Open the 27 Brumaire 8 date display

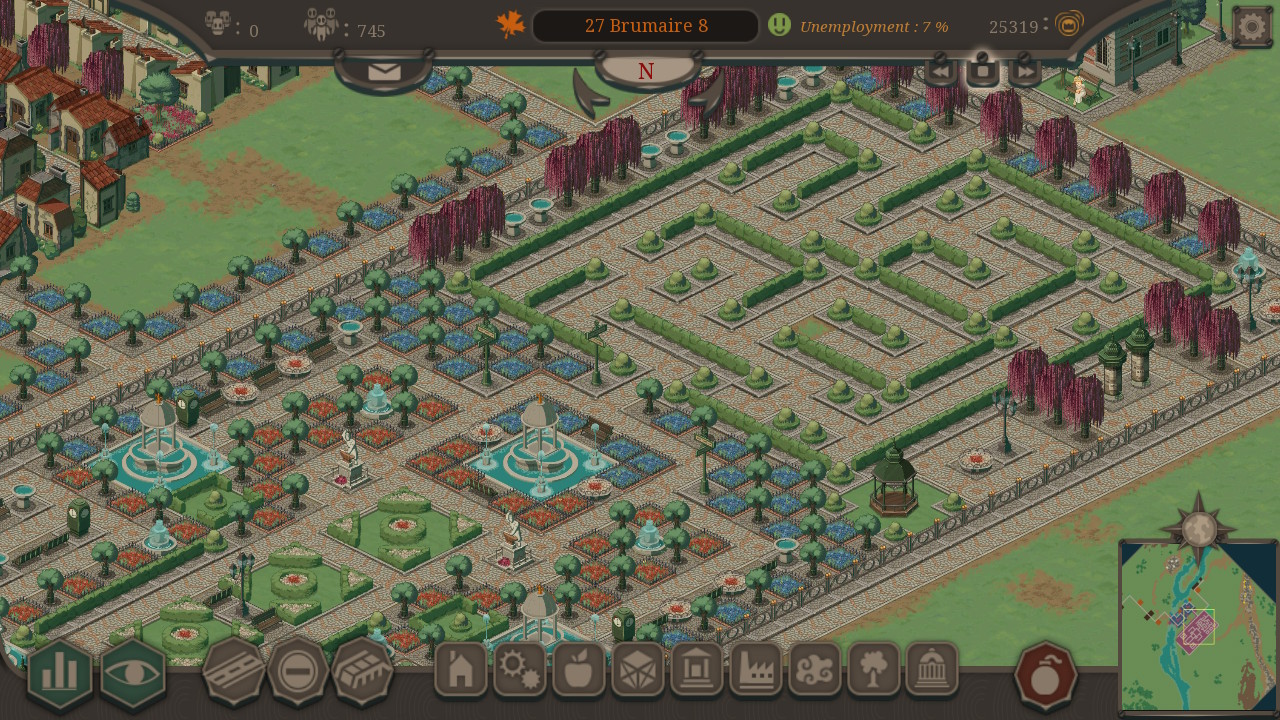click(645, 25)
